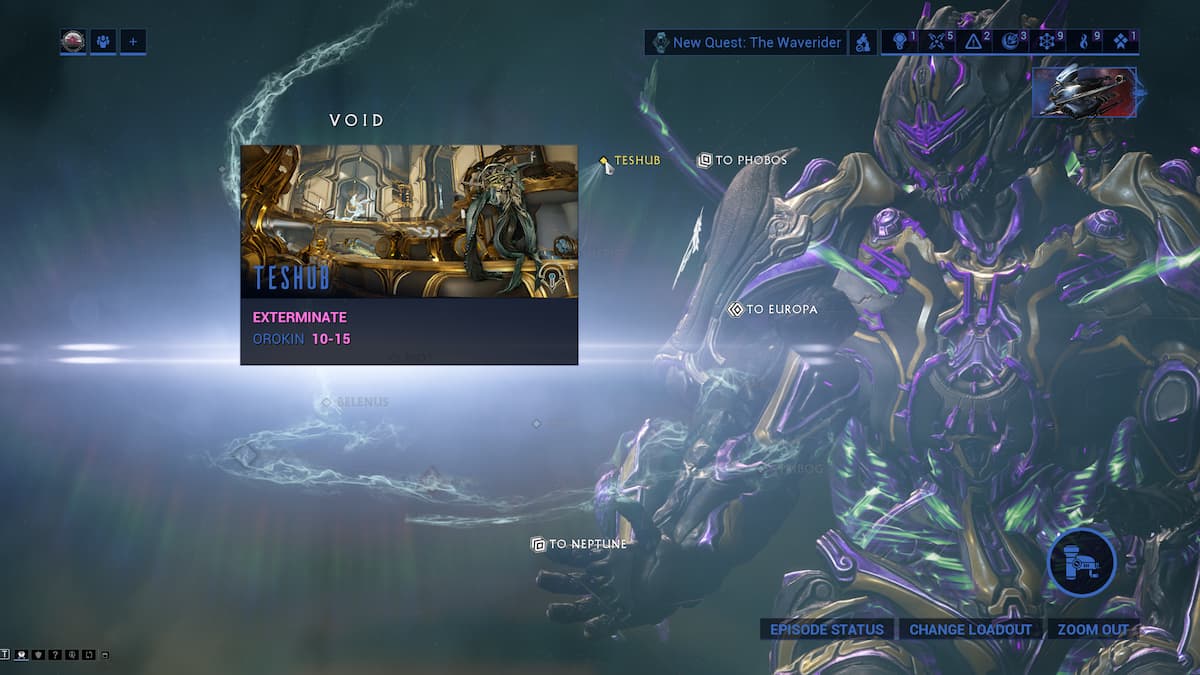Activate the round blue scanner button
The image size is (1200, 675).
coord(1081,563)
